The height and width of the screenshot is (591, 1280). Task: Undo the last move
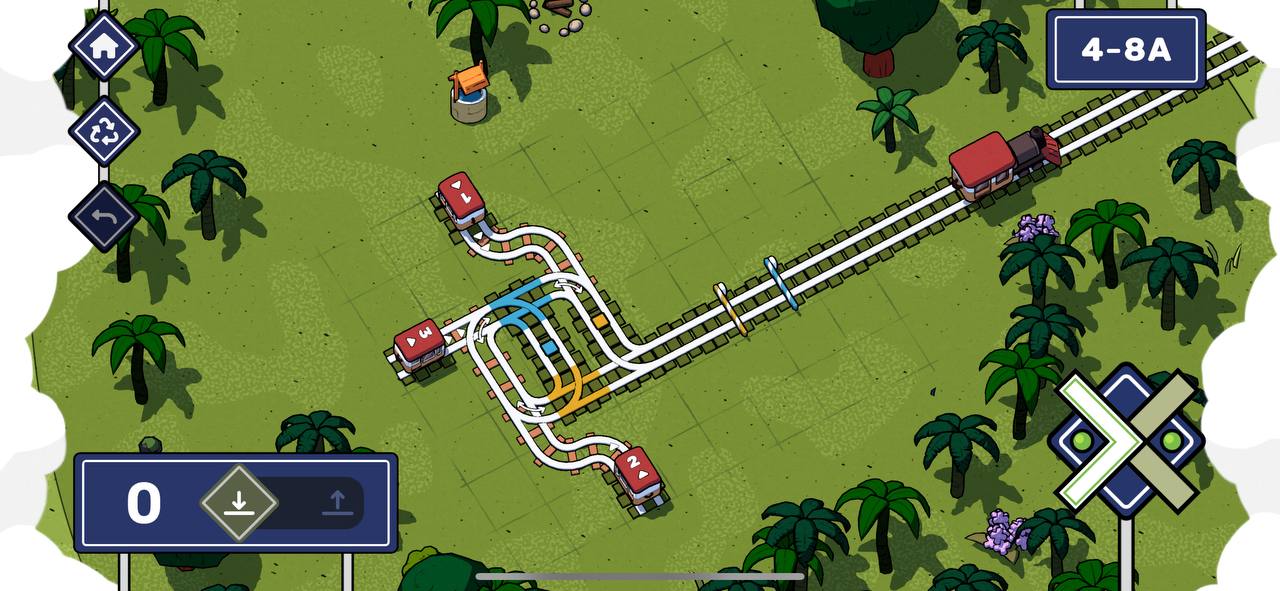coord(103,216)
